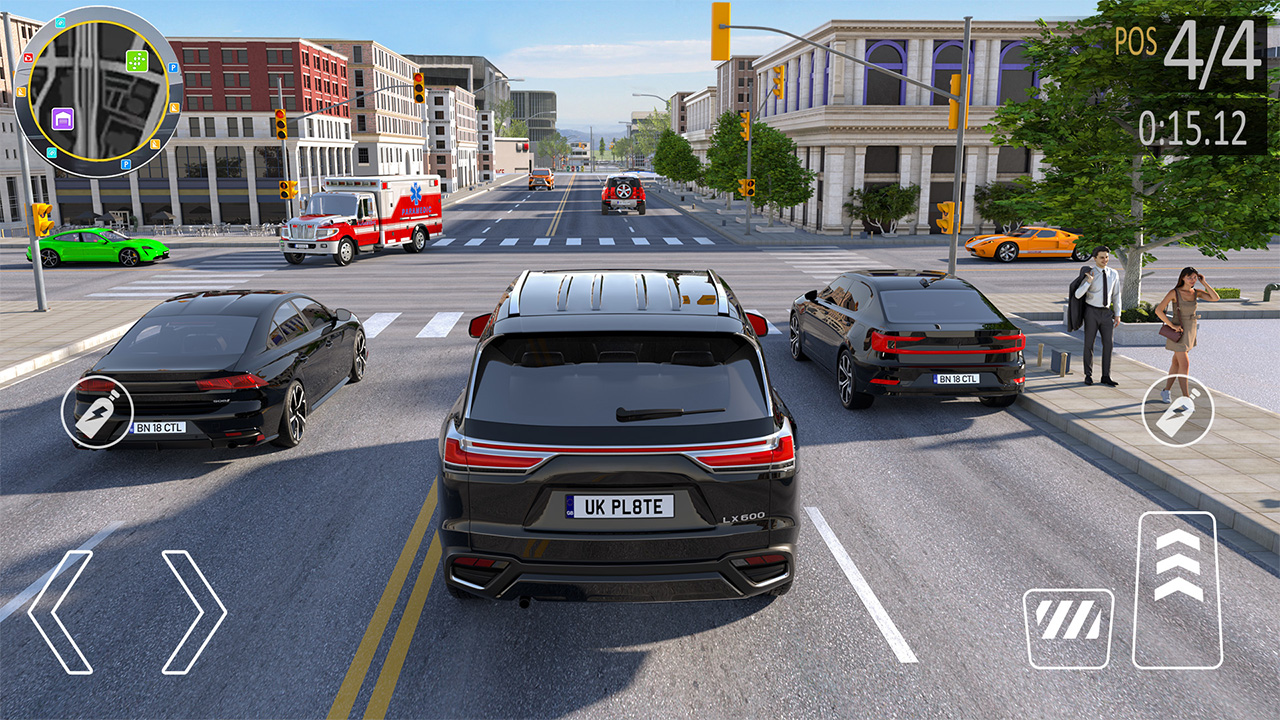Tap the green checkpoint marker on the minimap

[136, 60]
